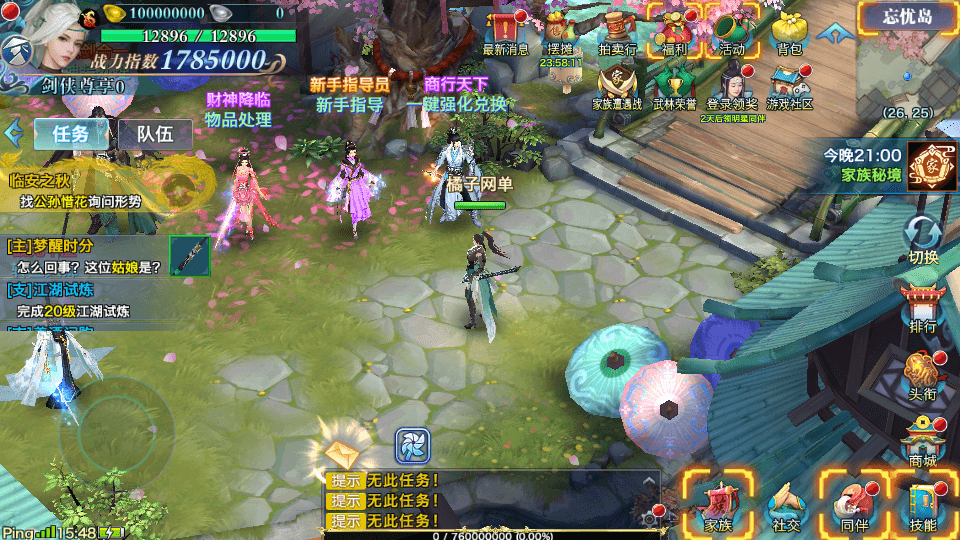Screen dimensions: 960x540
Task: Click the 切换 switch button
Action: [923, 240]
